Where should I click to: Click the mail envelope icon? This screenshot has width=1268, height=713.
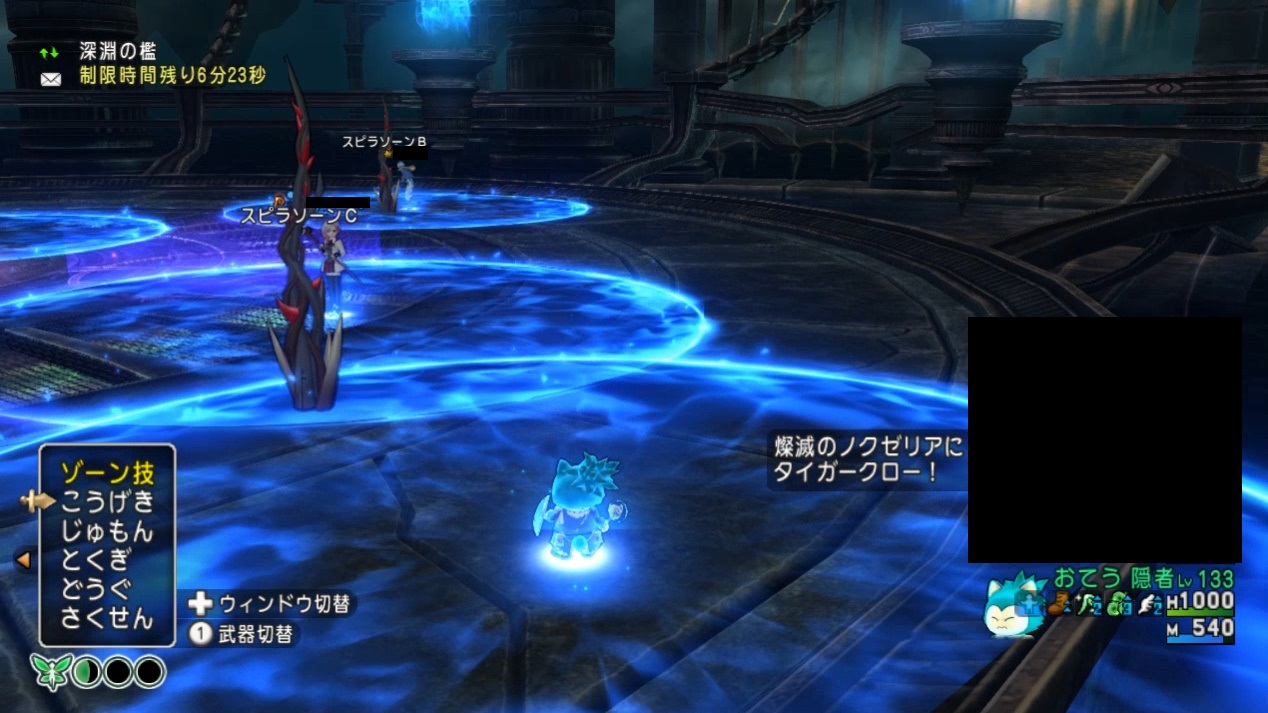click(50, 79)
